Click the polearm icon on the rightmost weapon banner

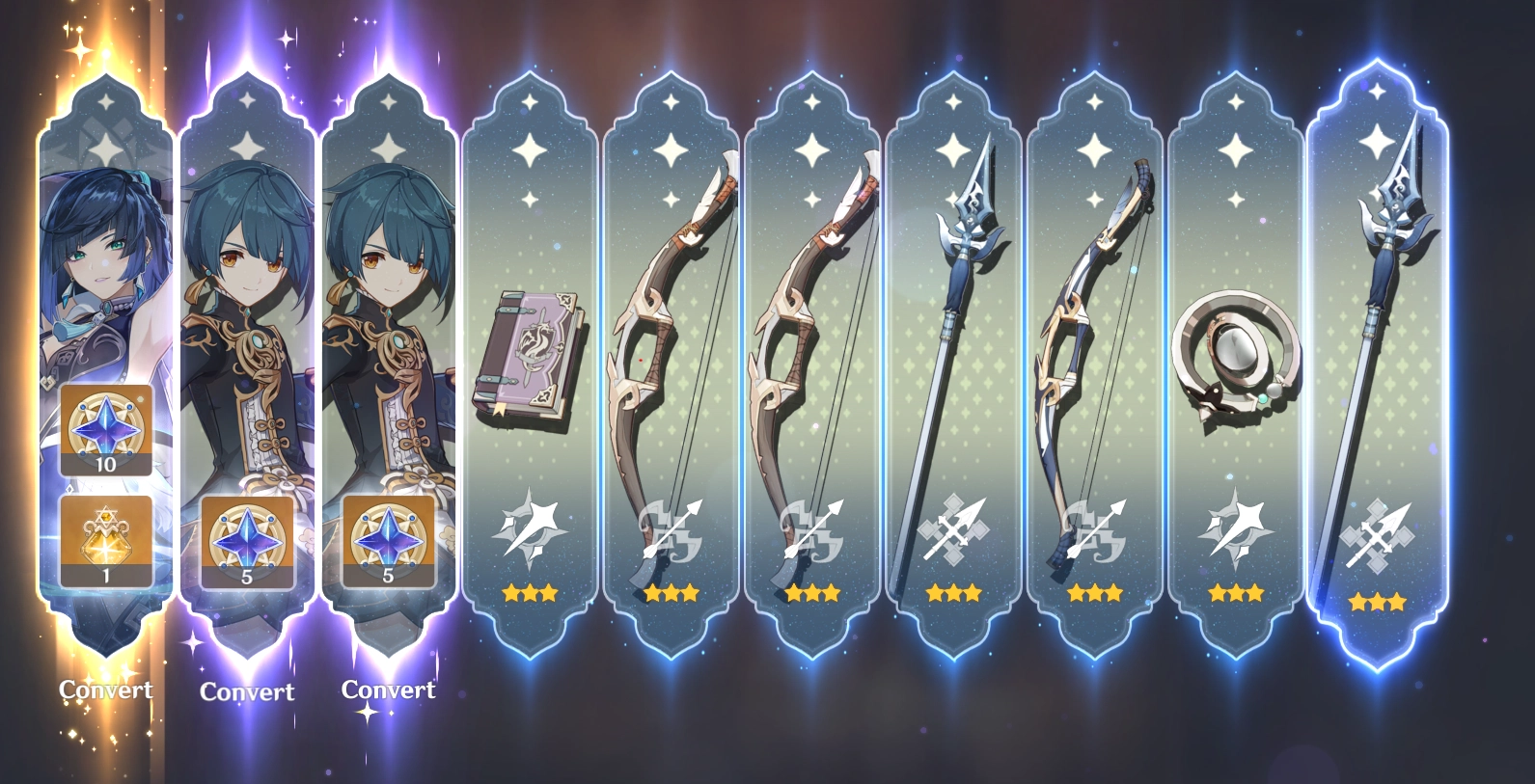[1380, 531]
